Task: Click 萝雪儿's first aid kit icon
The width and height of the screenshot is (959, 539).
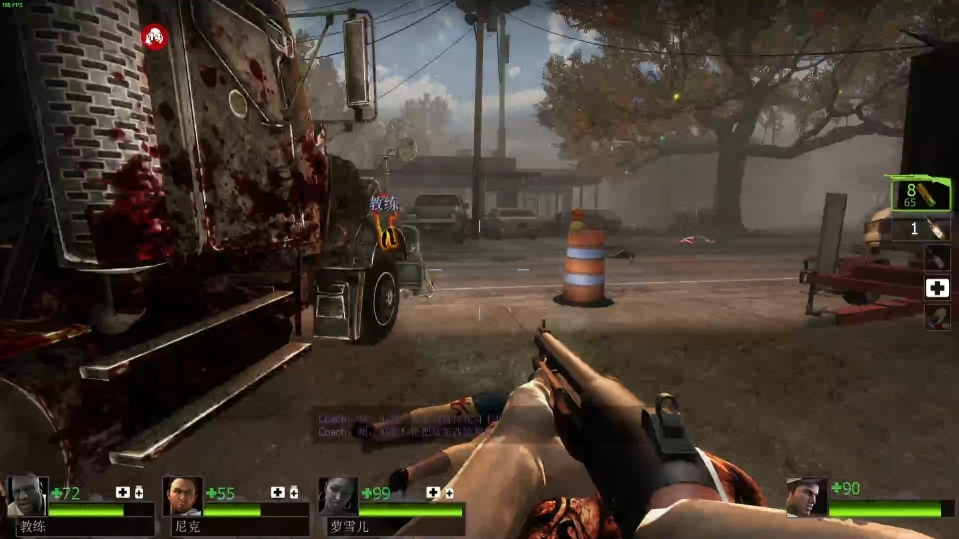Action: point(434,492)
